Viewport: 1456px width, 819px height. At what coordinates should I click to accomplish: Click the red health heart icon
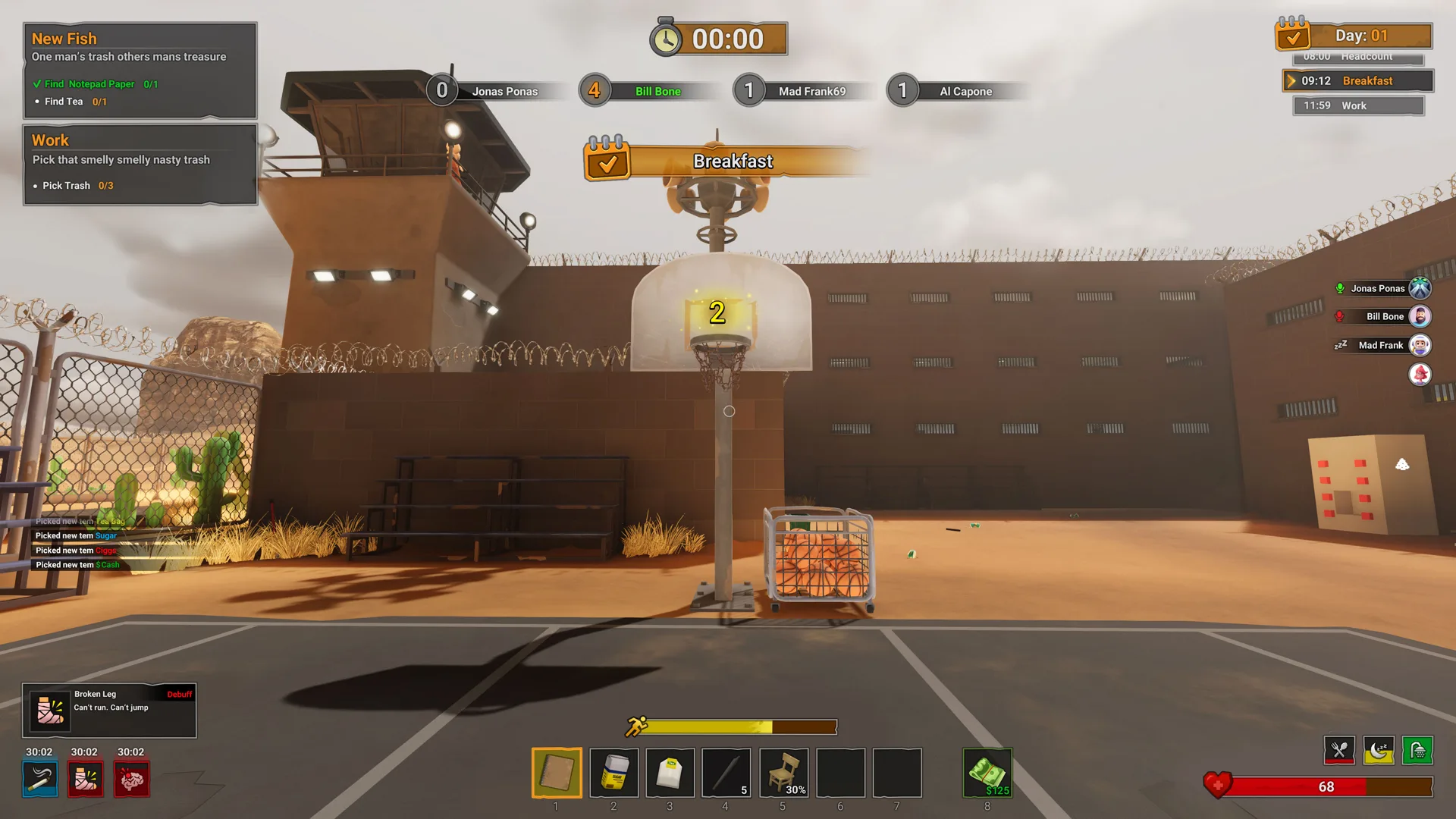(x=1216, y=786)
